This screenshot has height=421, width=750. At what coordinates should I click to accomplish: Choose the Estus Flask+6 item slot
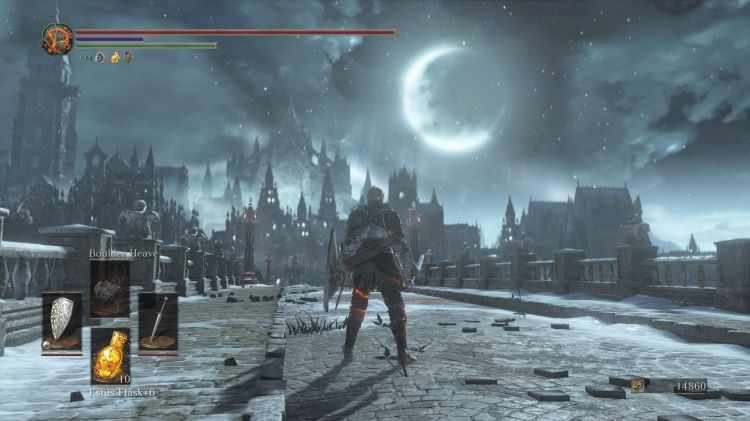(109, 354)
